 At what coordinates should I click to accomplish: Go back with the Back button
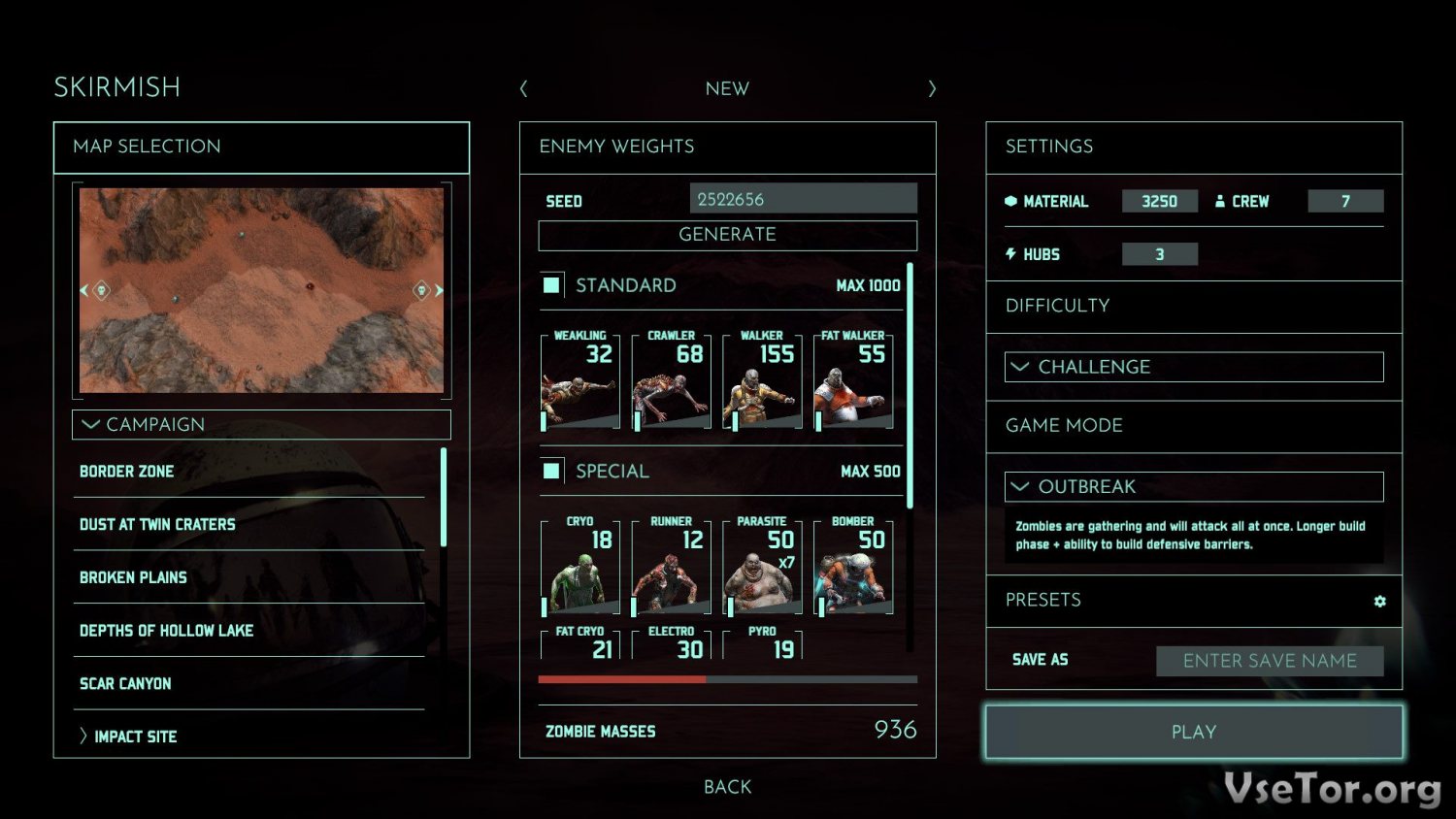point(727,787)
